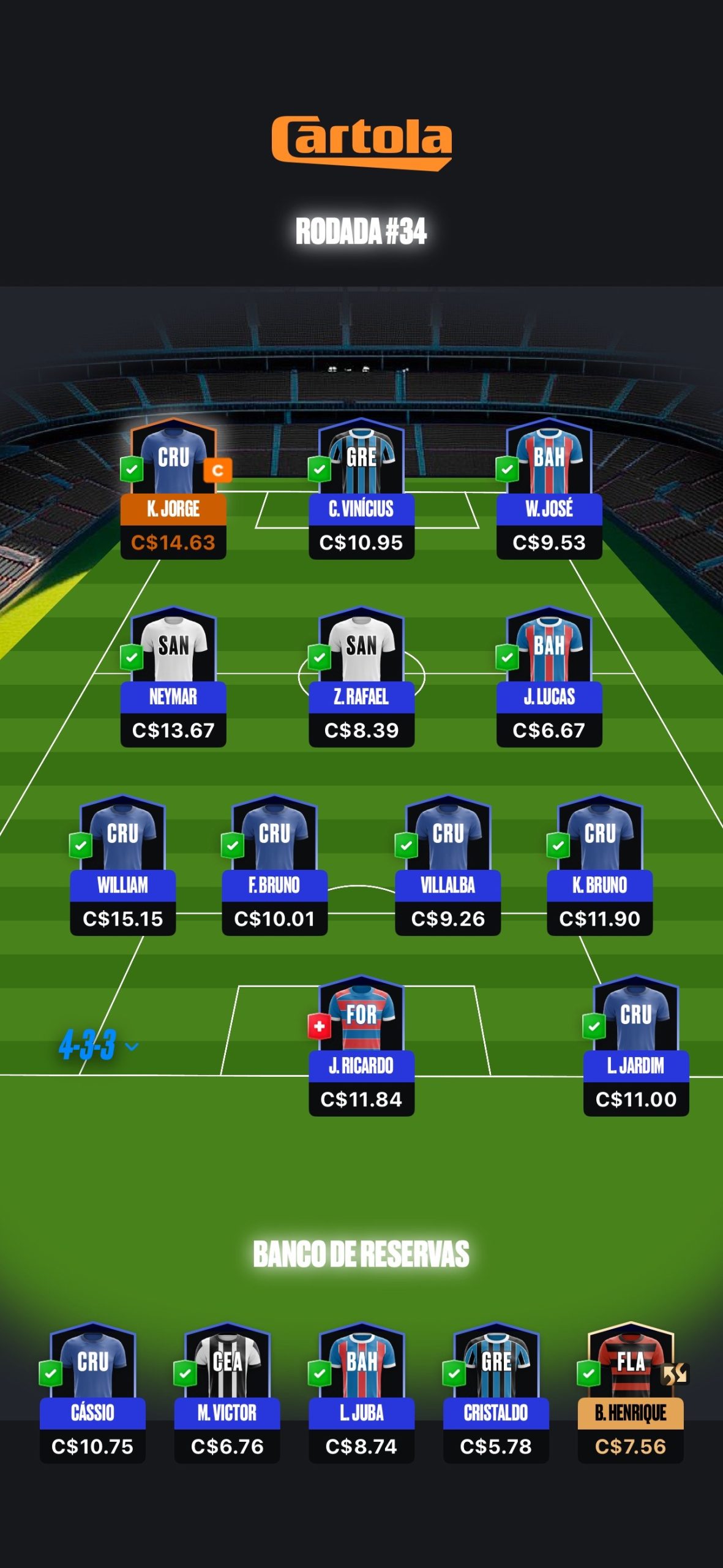Select reserve Cristaldo's card
The height and width of the screenshot is (1568, 723).
(x=496, y=1393)
